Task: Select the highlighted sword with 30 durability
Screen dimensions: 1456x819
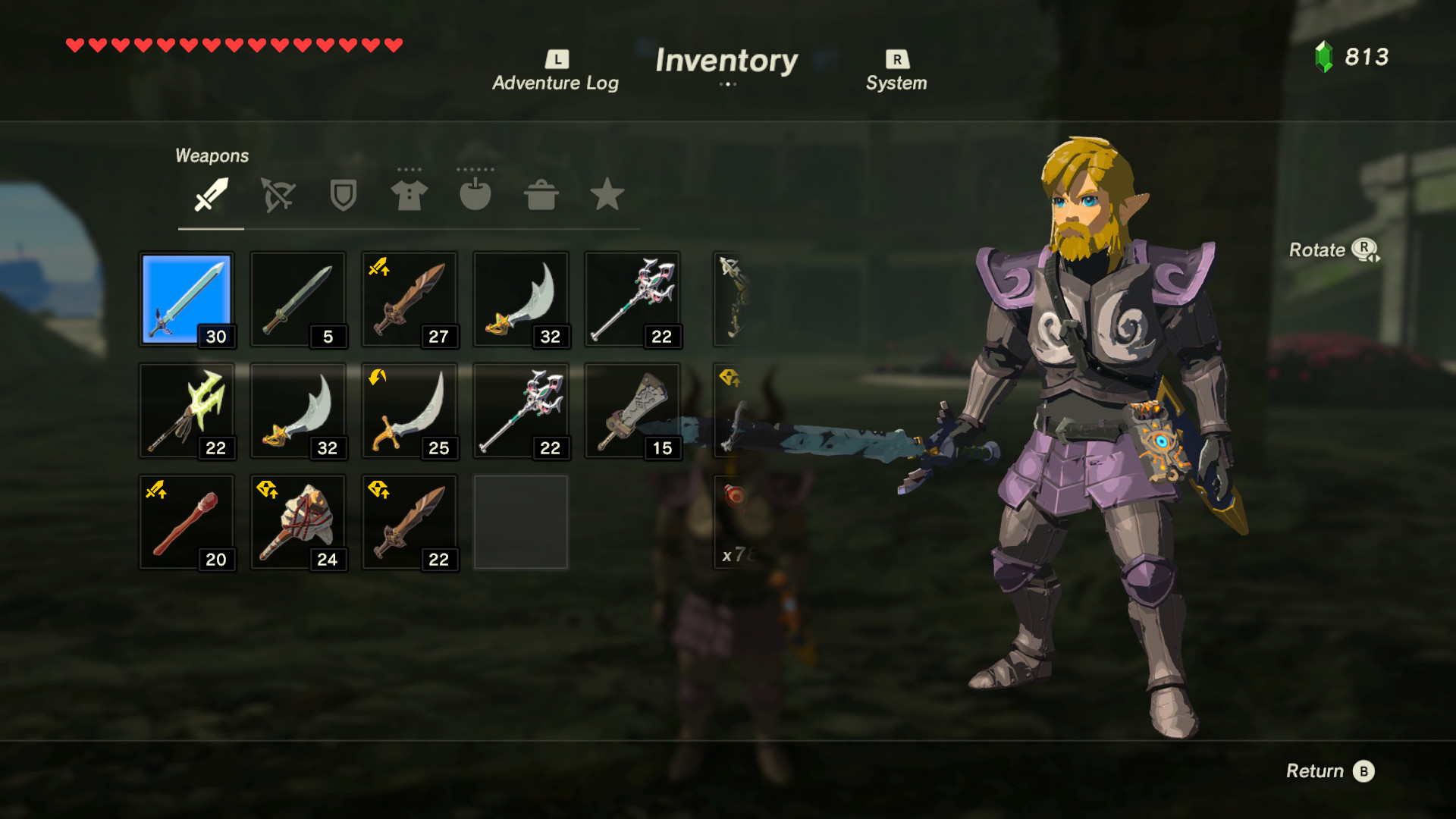Action: [187, 299]
